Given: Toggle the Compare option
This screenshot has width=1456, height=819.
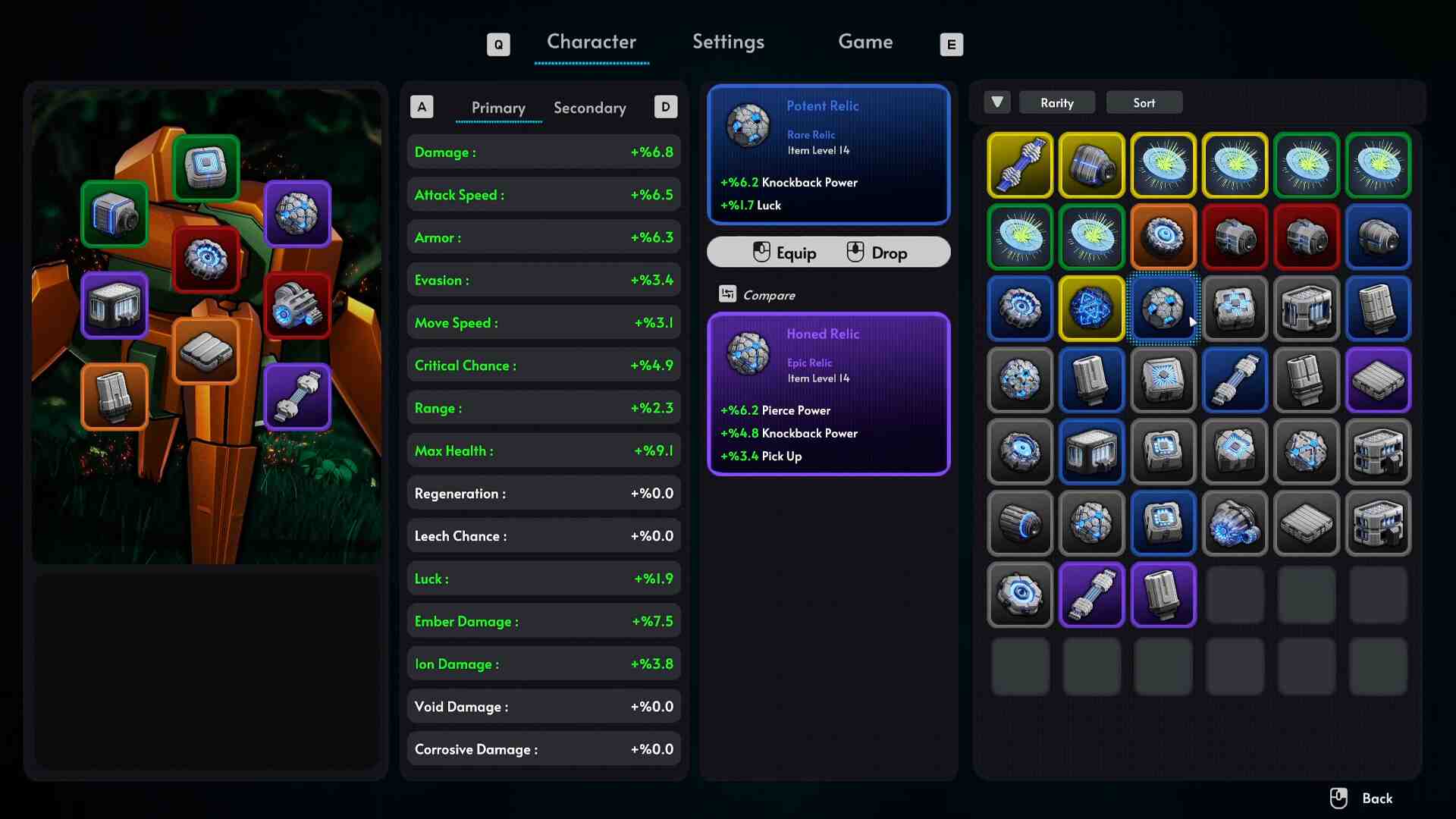Looking at the screenshot, I should tap(758, 295).
